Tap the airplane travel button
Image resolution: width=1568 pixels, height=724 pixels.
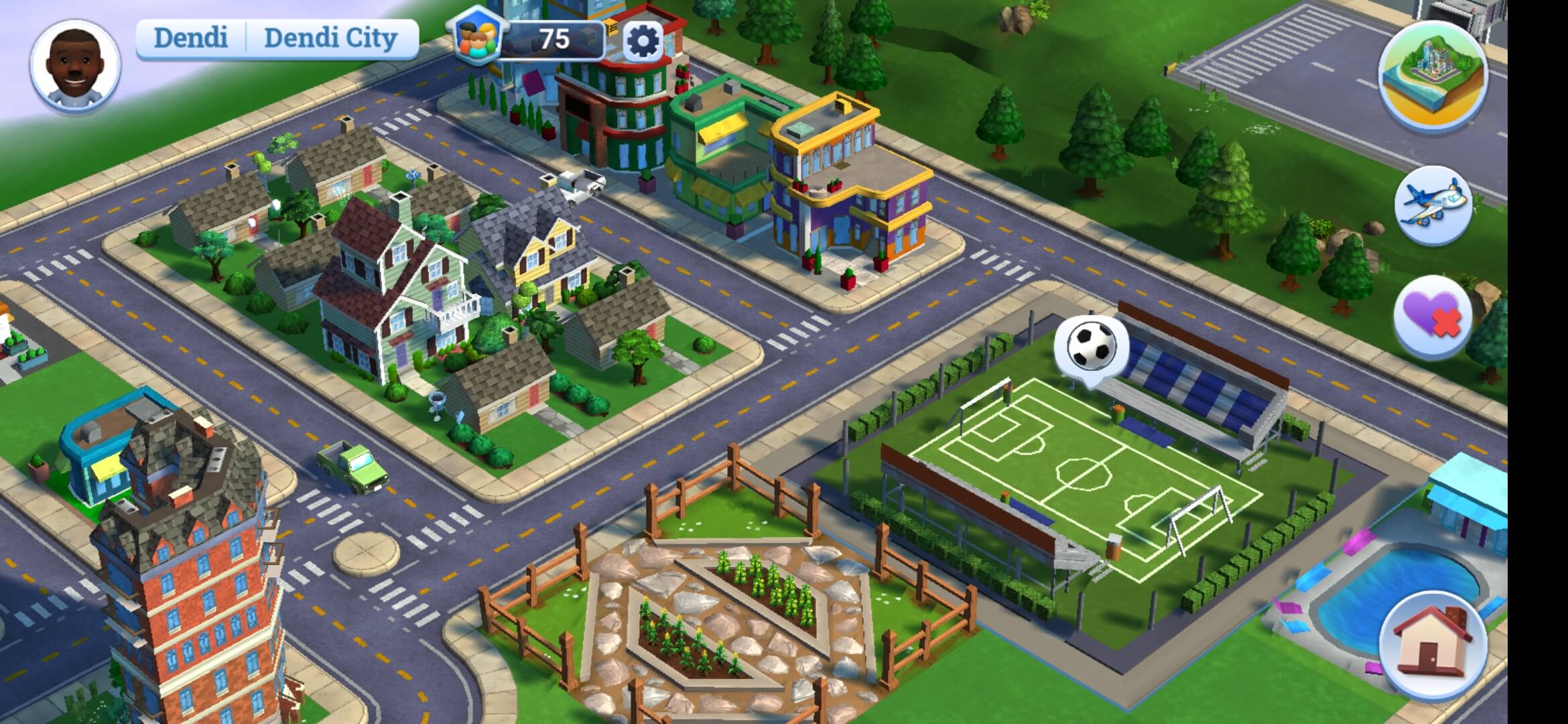1433,205
